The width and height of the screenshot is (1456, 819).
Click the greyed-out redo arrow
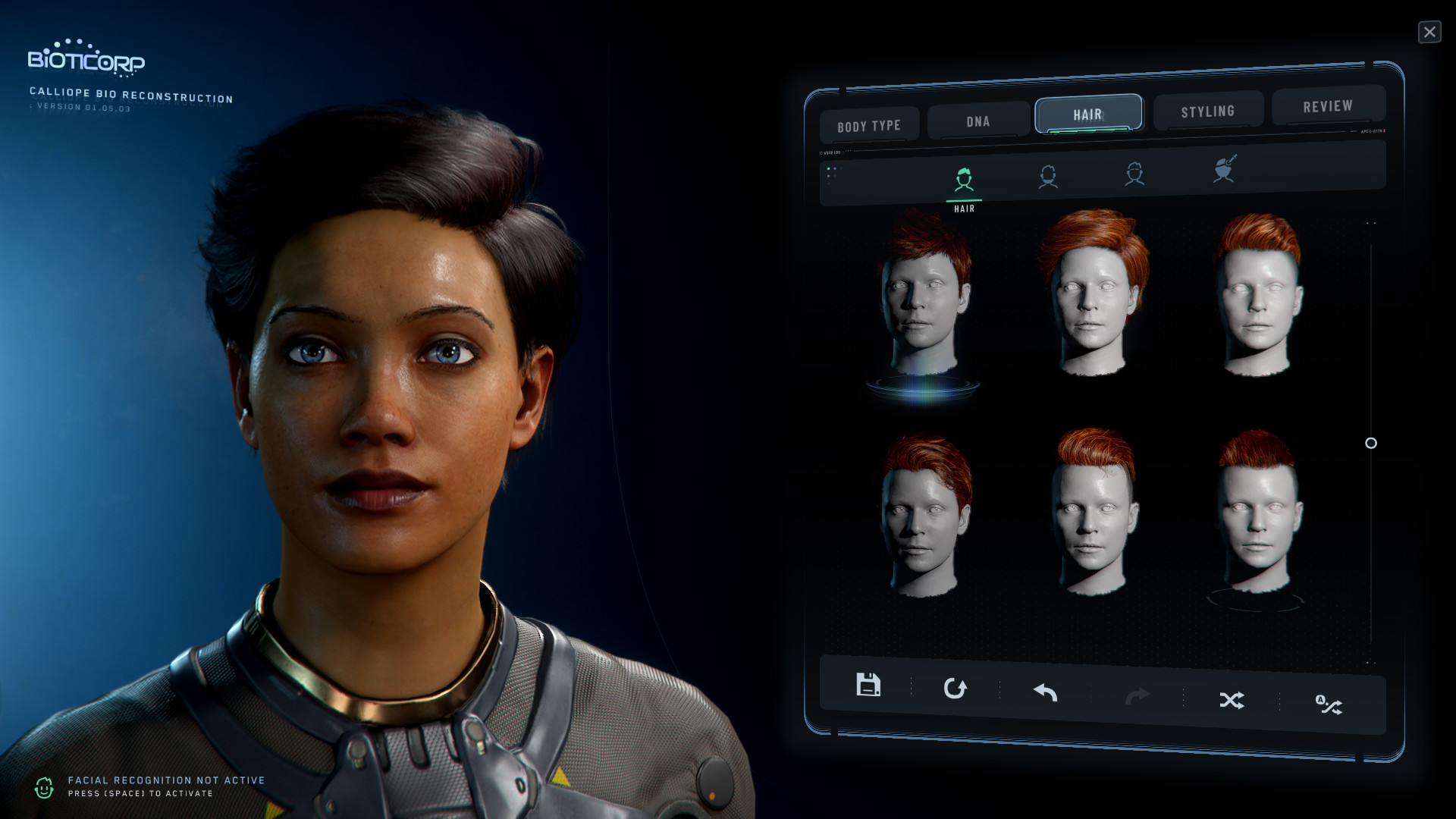(1137, 696)
